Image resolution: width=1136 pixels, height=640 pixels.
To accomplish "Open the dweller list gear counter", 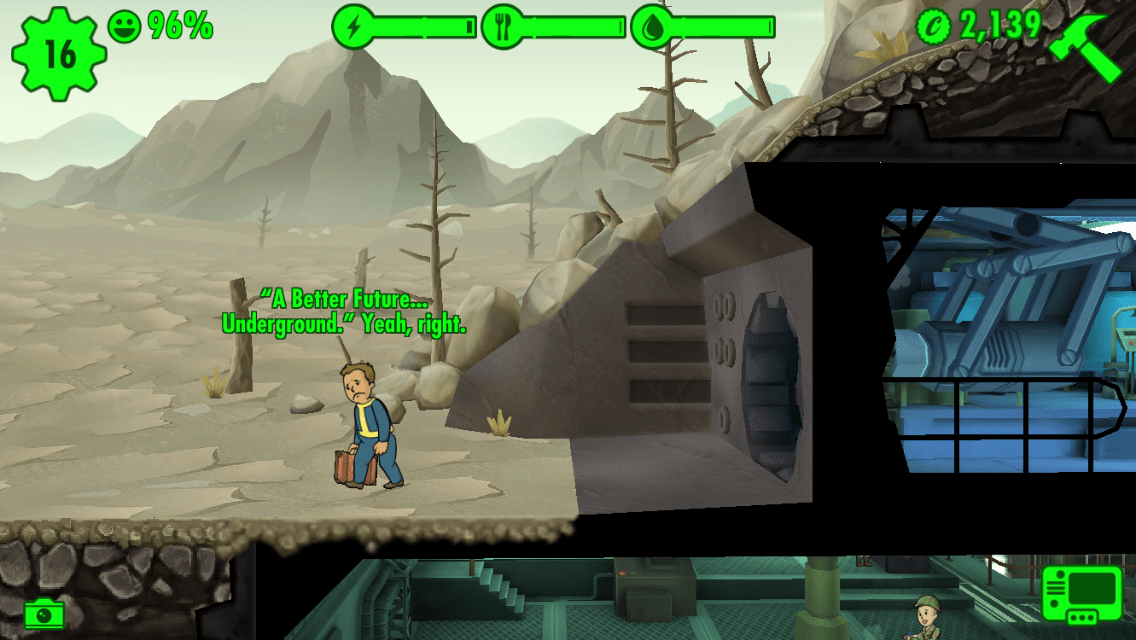I will coord(60,54).
